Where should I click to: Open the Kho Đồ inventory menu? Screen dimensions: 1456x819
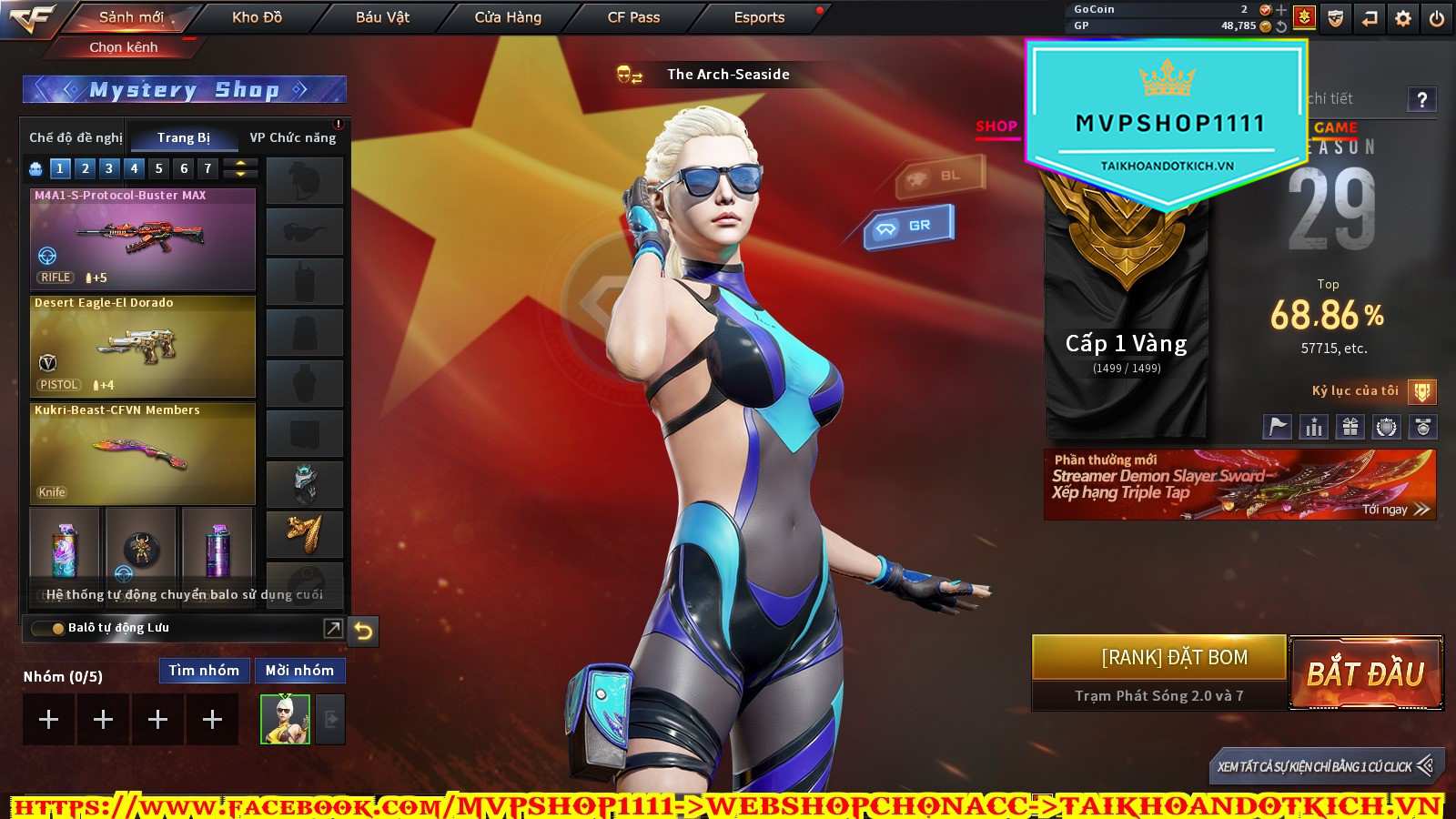257,17
